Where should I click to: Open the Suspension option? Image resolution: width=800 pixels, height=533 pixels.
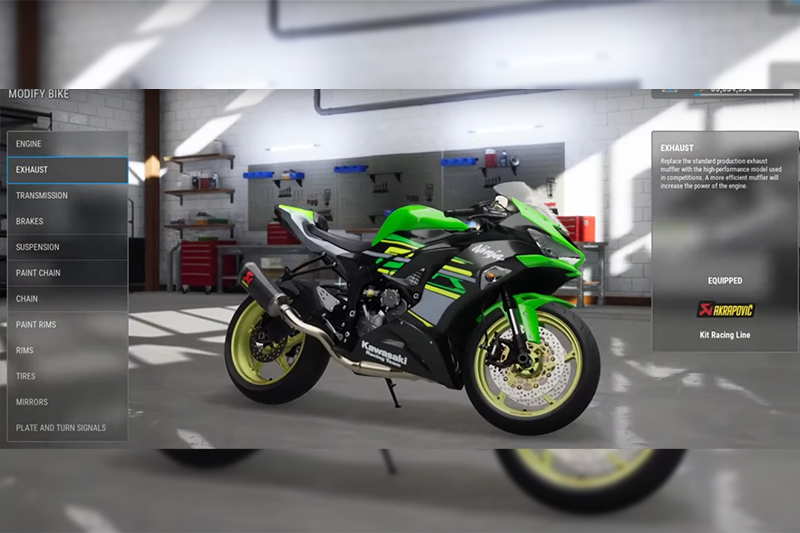(67, 247)
